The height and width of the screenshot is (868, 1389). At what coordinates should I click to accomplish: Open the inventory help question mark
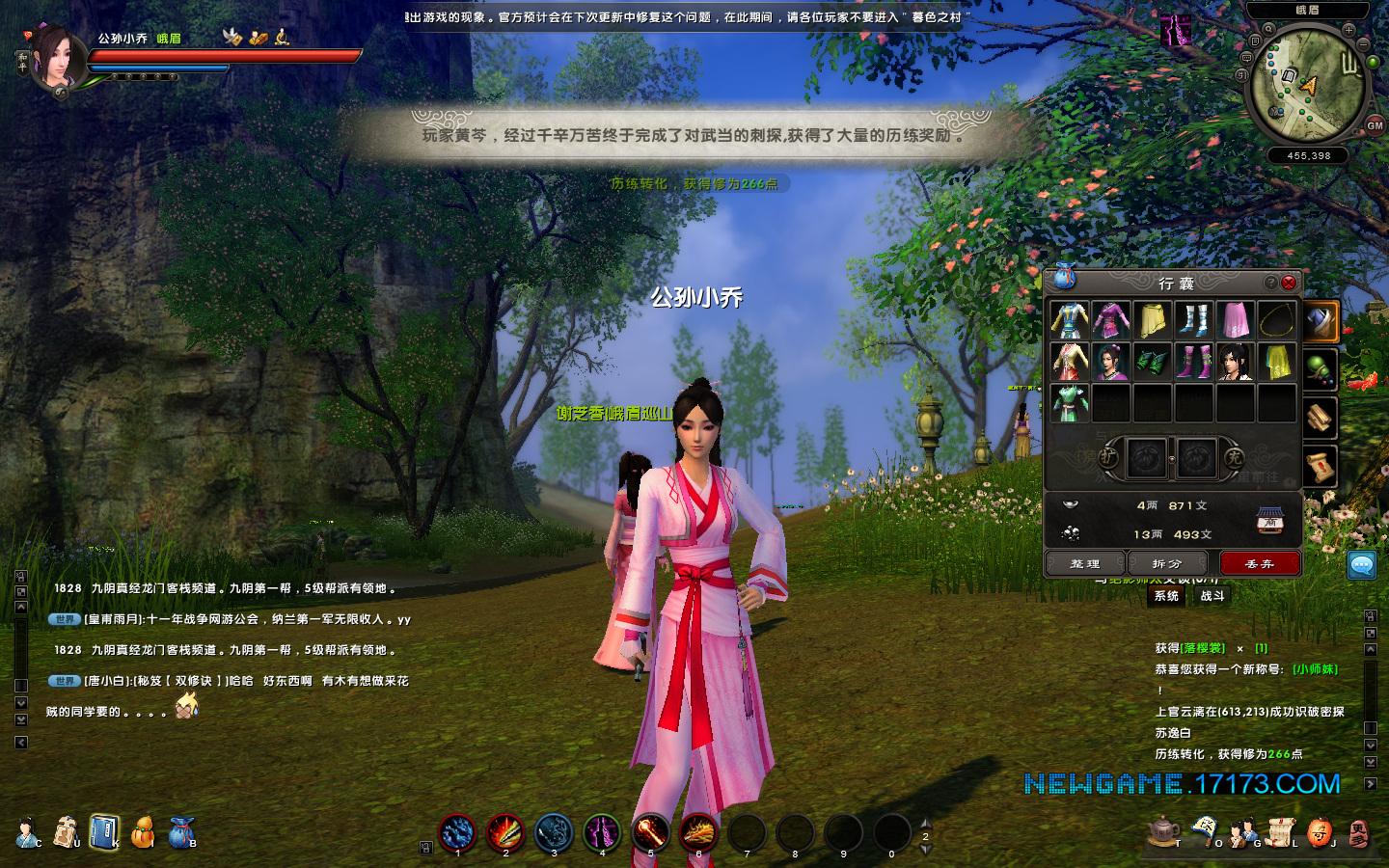click(x=1271, y=283)
